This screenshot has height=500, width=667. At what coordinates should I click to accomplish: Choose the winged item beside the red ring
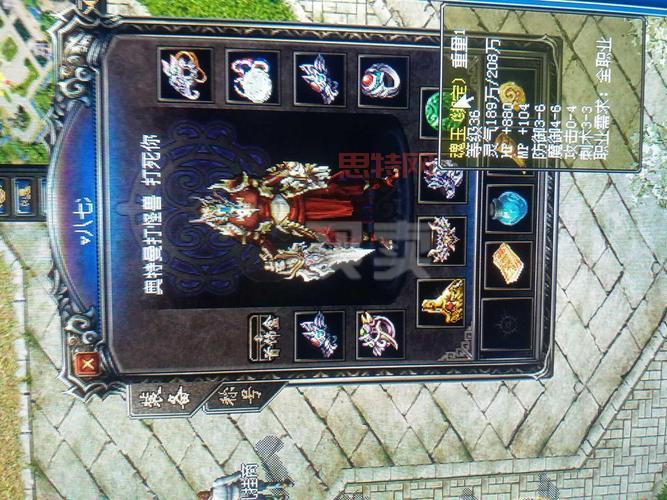tap(320, 80)
